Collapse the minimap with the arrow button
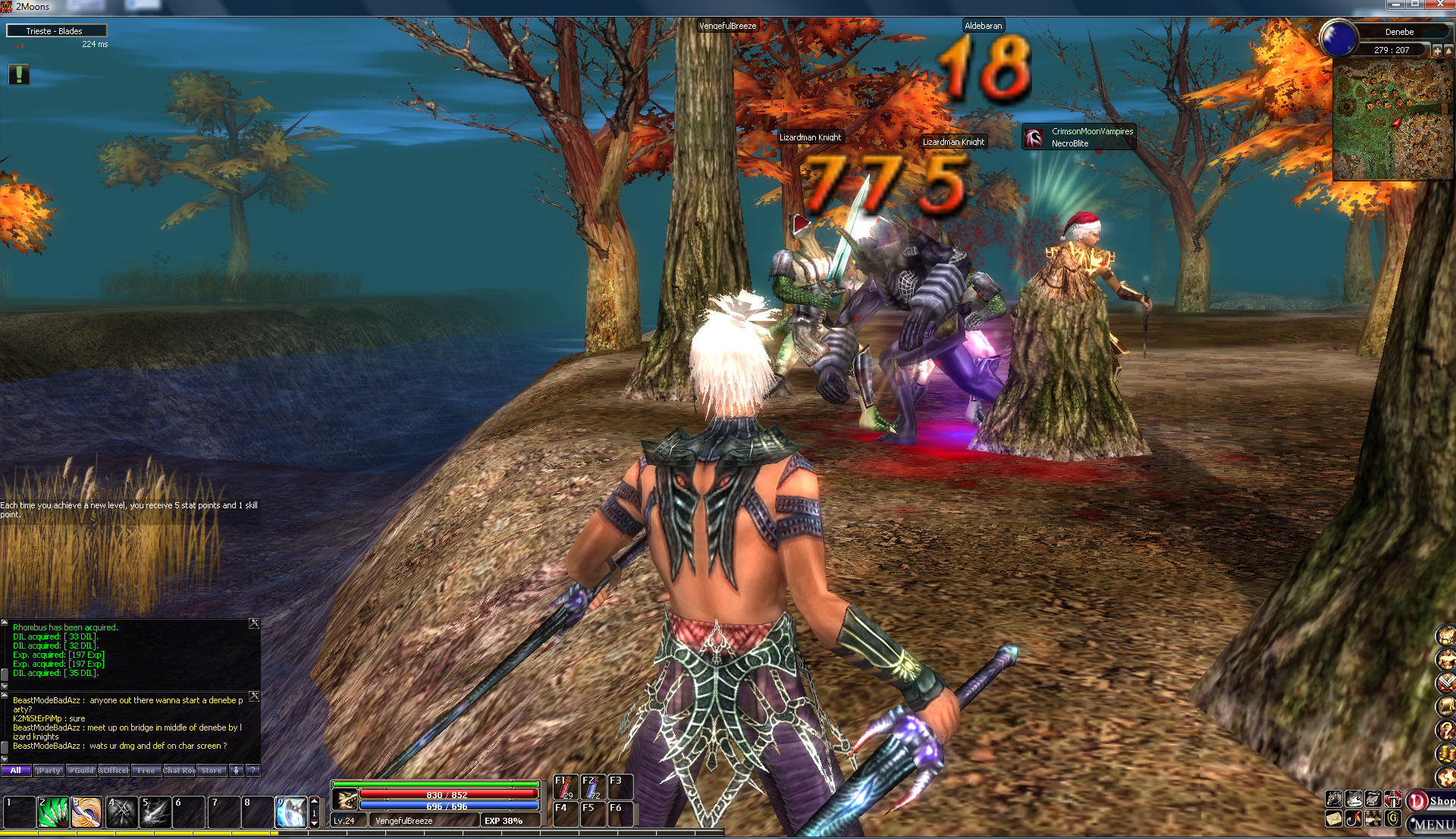The height and width of the screenshot is (839, 1456). (1448, 51)
